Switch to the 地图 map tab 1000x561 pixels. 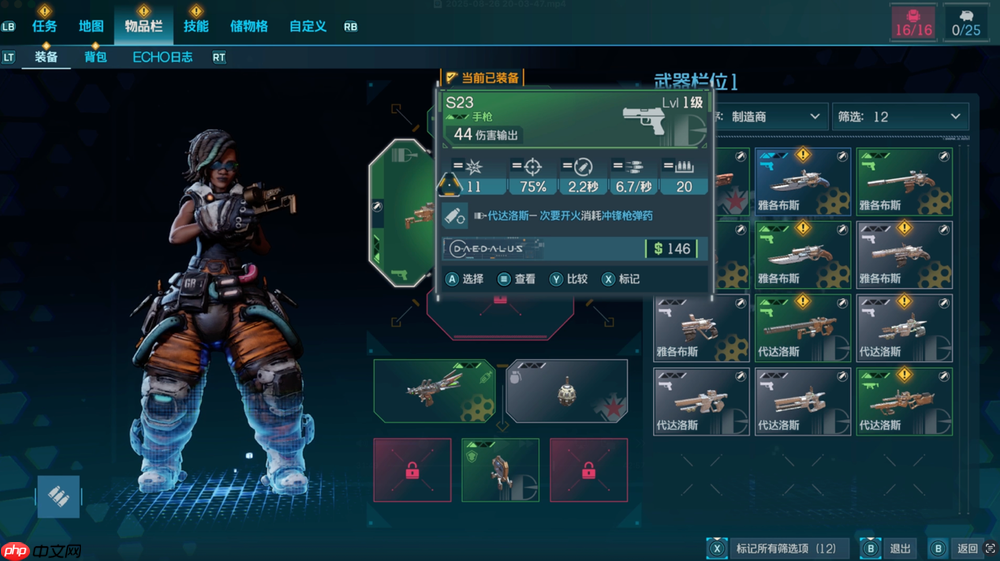click(91, 26)
